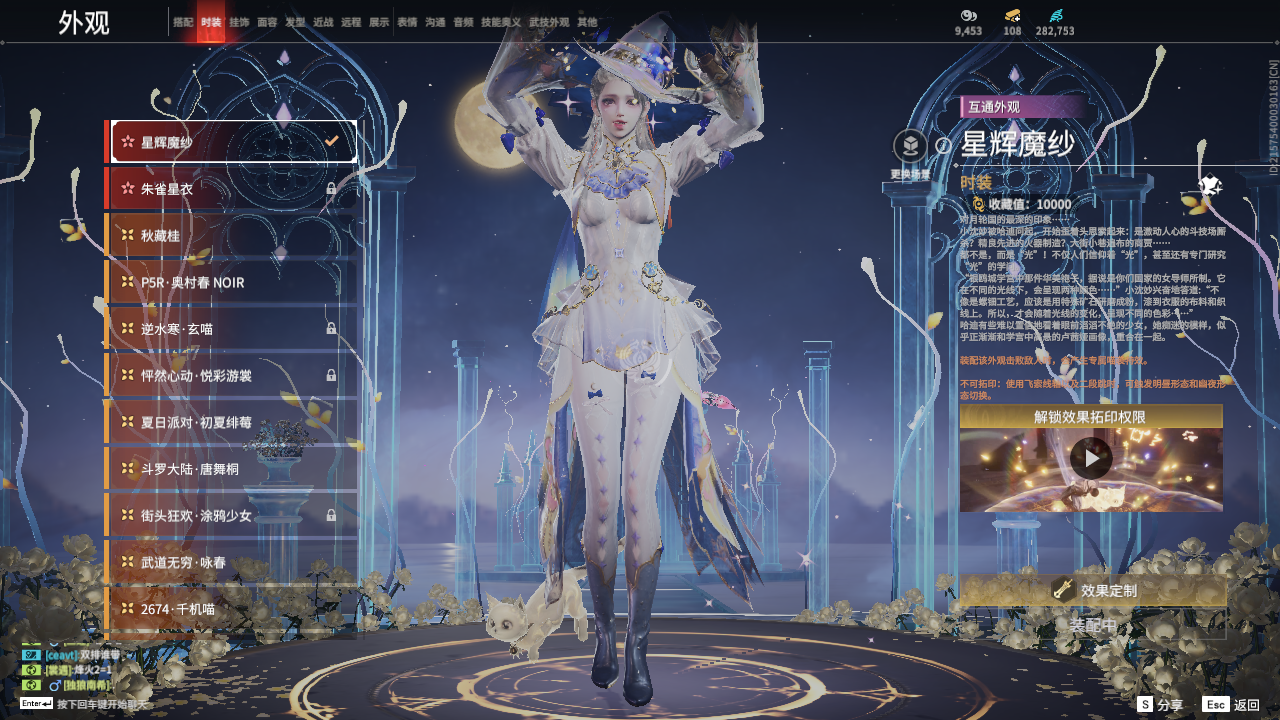
Task: Click the 分享 share button
Action: (x=1160, y=705)
